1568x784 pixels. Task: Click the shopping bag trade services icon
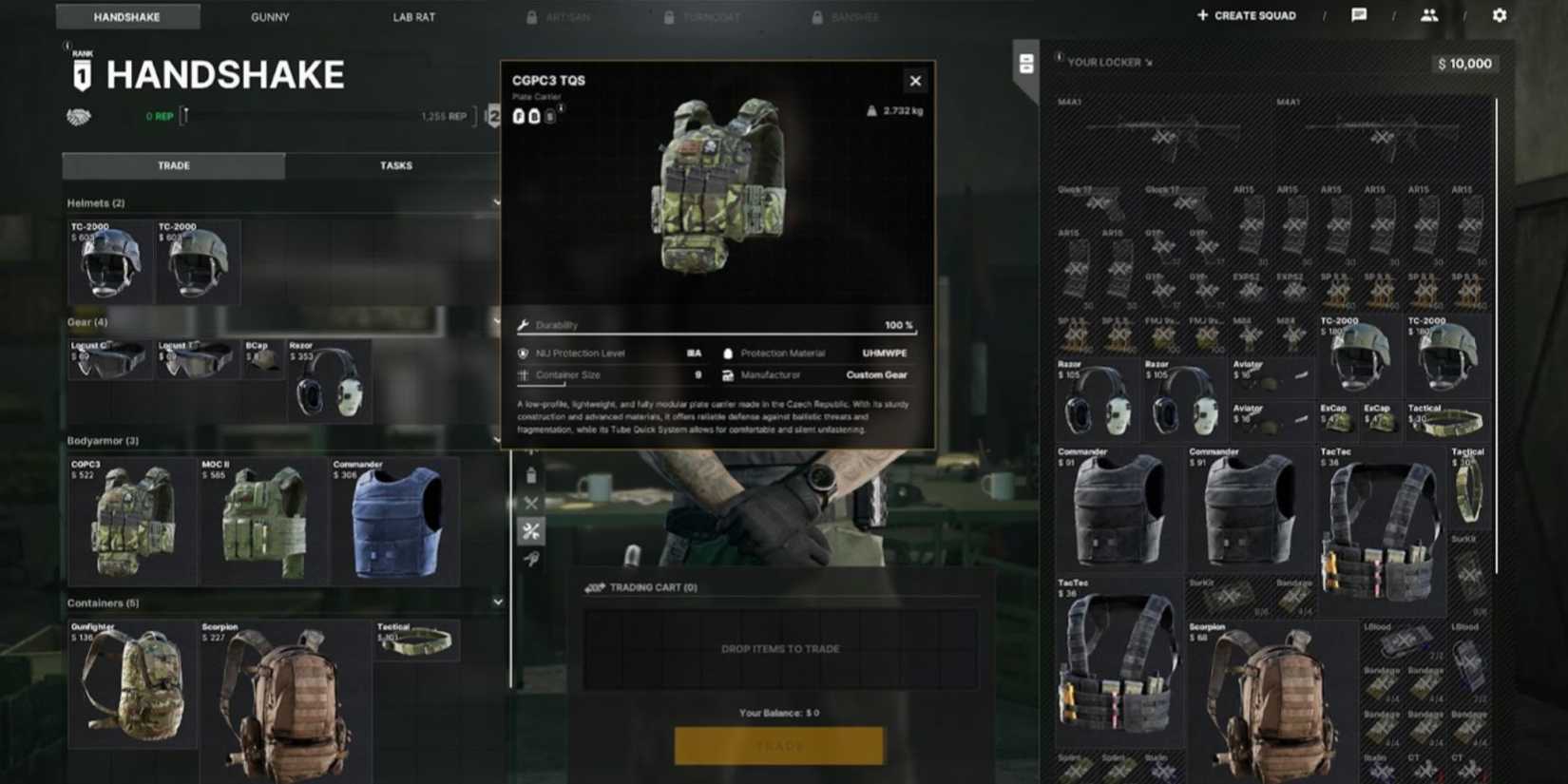(x=532, y=473)
